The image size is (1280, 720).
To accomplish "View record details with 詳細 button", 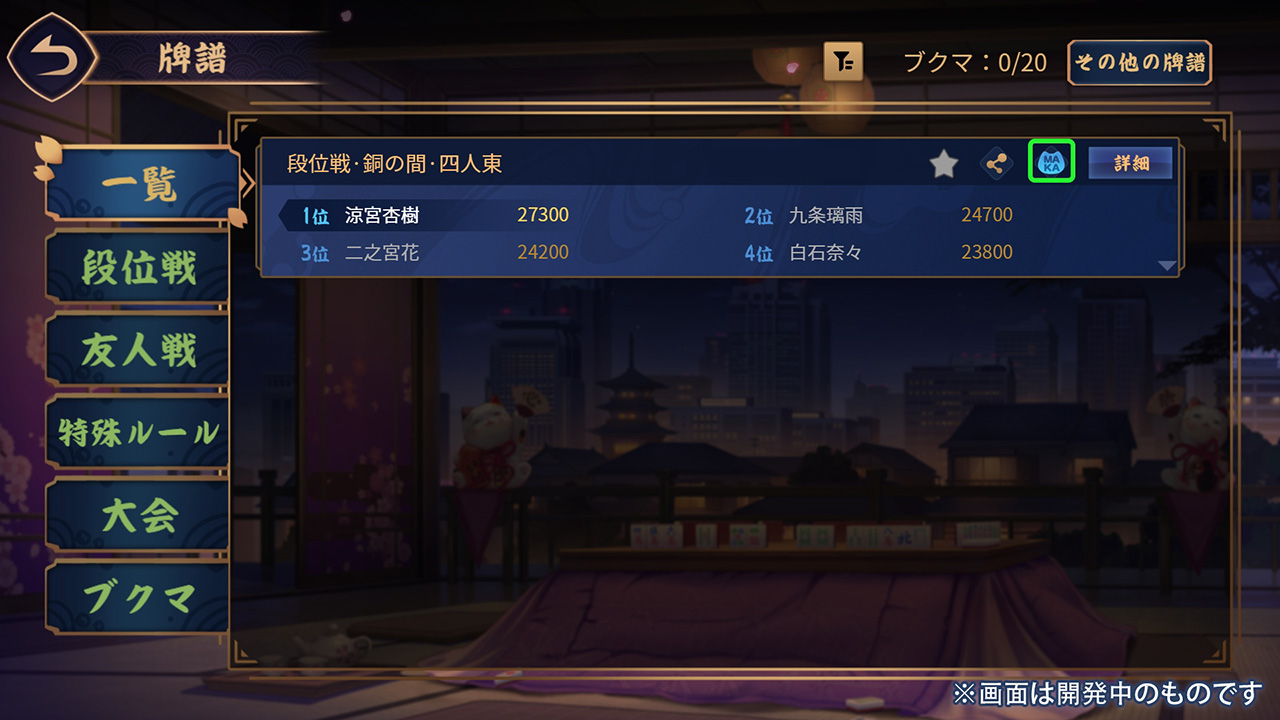I will (1130, 163).
